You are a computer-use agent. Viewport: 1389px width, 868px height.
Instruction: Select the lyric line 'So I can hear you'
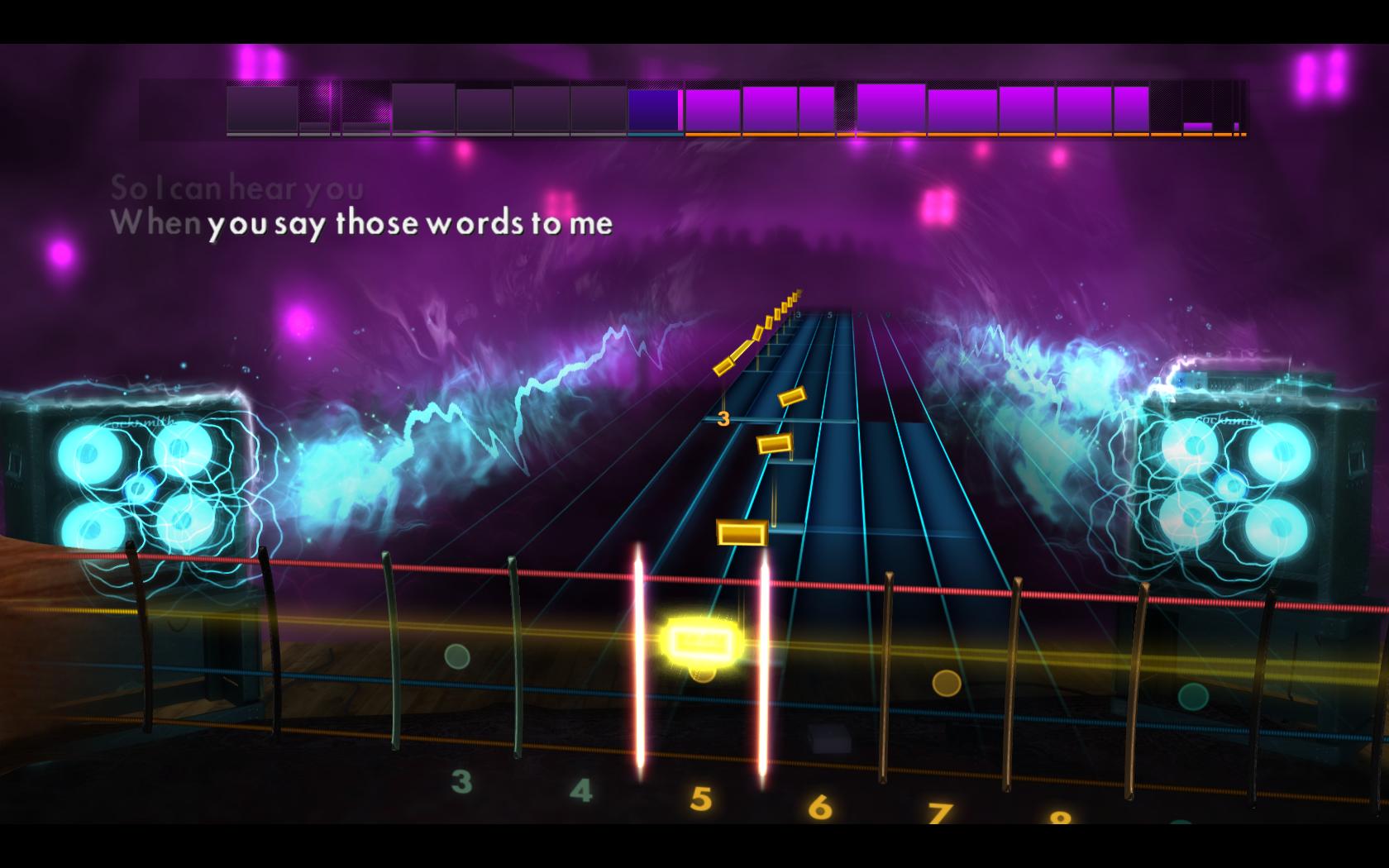[236, 188]
